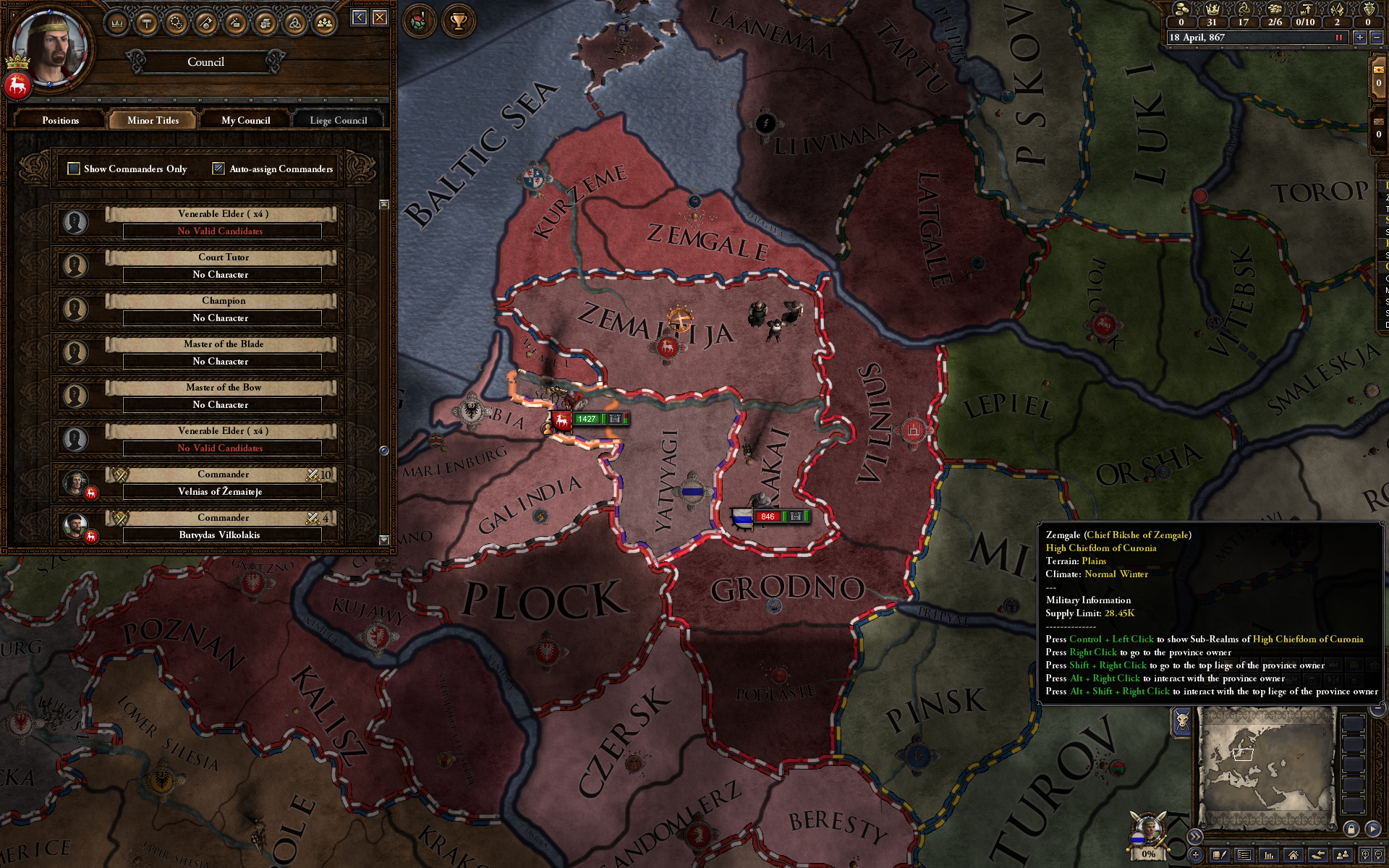Image resolution: width=1389 pixels, height=868 pixels.
Task: Open the Religion screen triquetra icon
Action: (x=296, y=23)
